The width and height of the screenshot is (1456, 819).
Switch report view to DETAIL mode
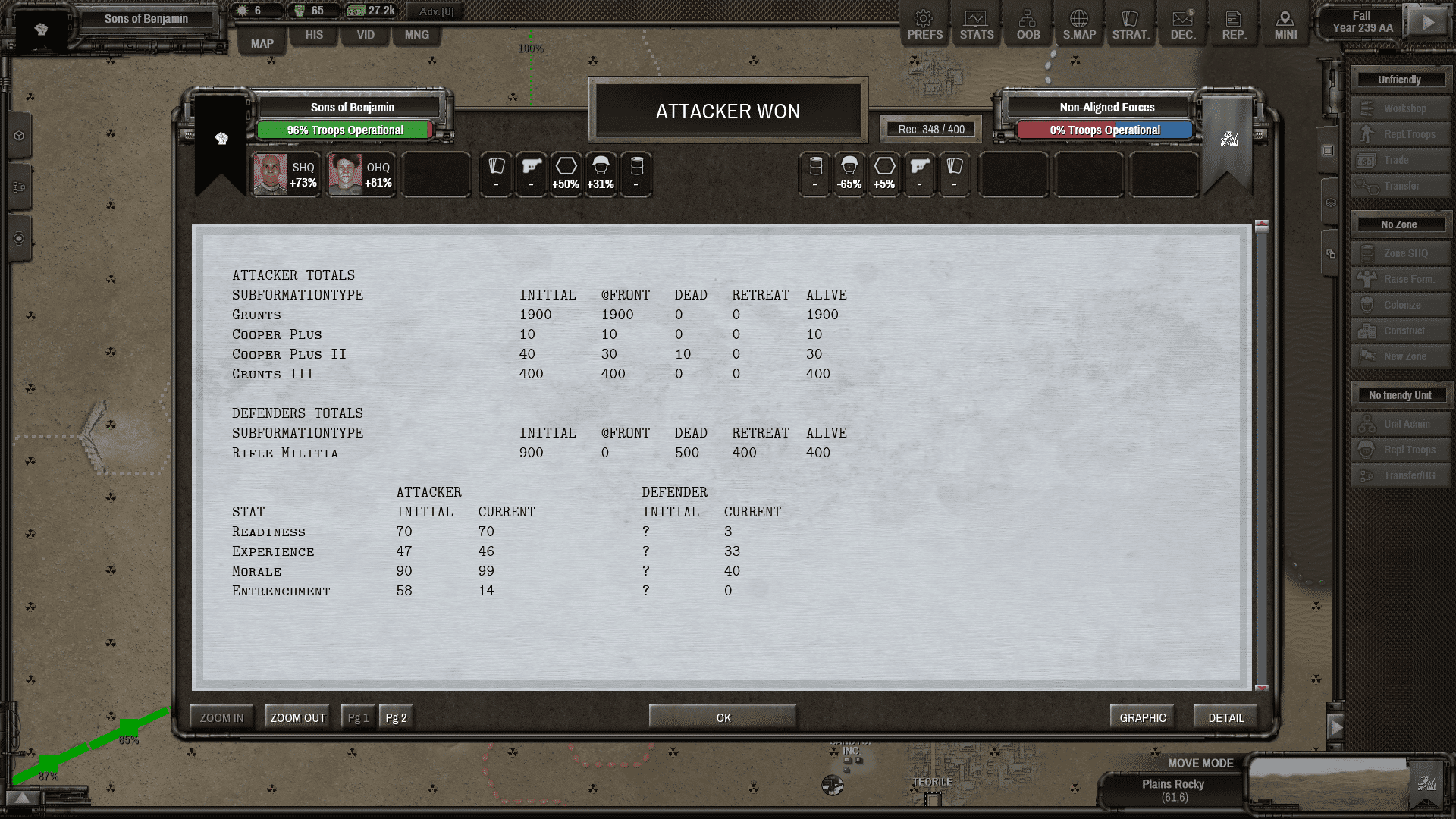point(1225,716)
